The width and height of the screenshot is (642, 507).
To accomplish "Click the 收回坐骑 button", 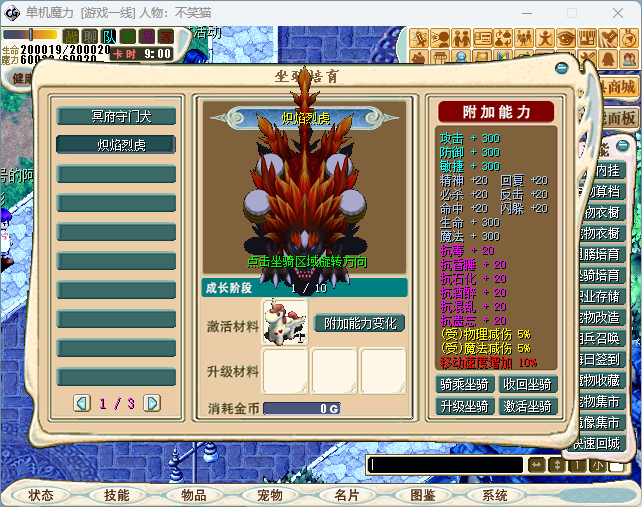I will pyautogui.click(x=527, y=384).
